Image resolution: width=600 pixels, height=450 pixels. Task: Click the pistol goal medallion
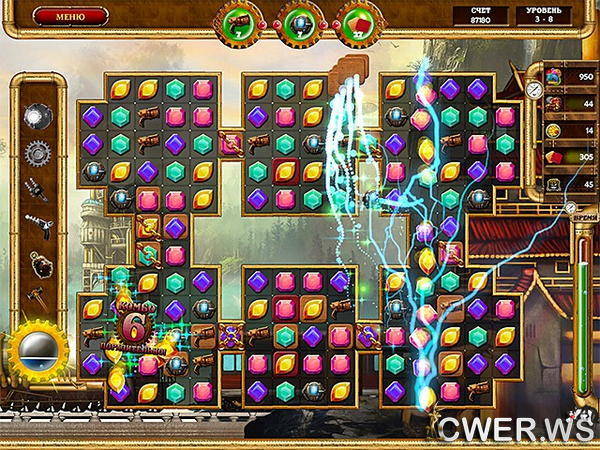(x=241, y=23)
